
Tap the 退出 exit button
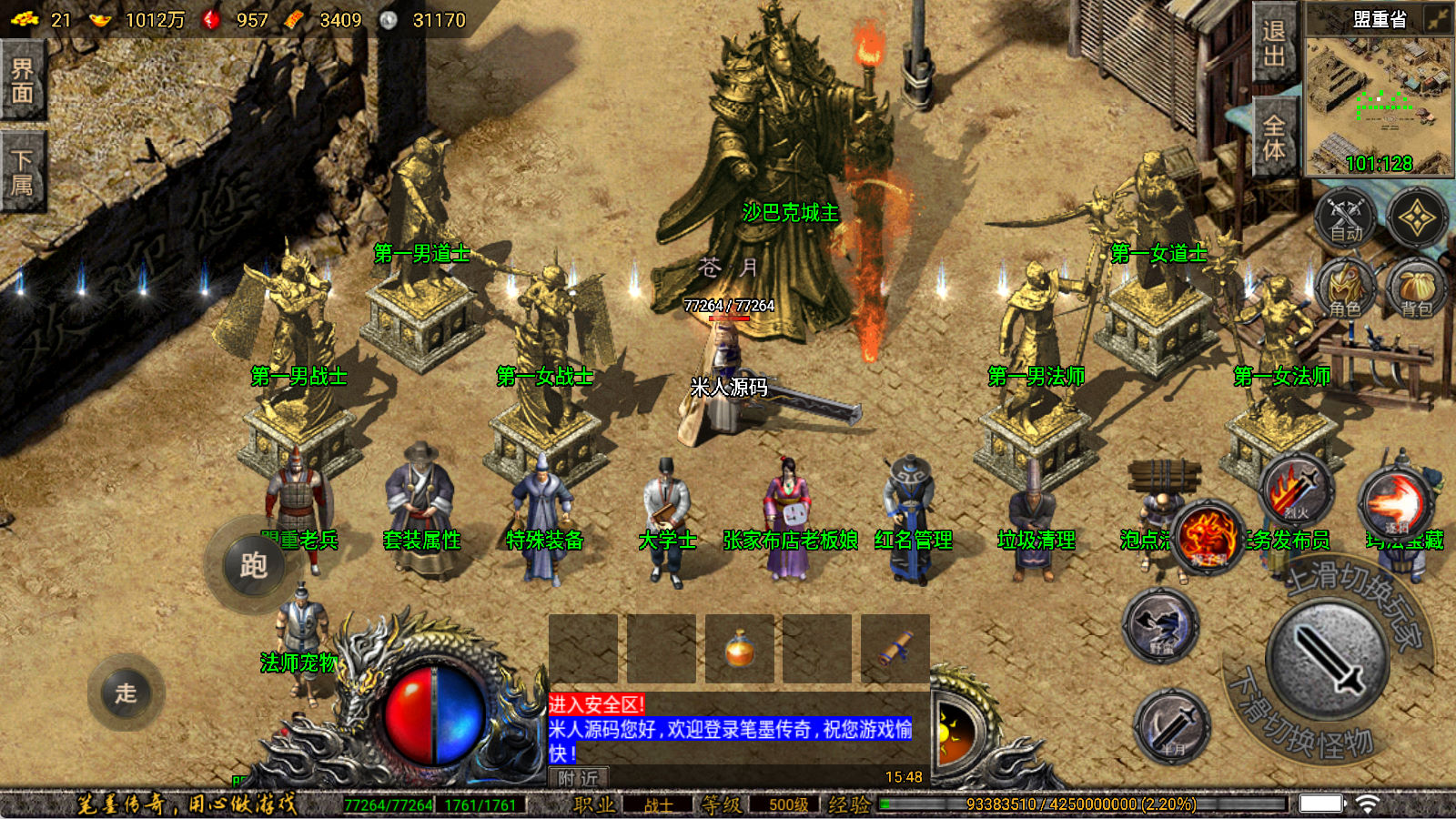(1273, 43)
